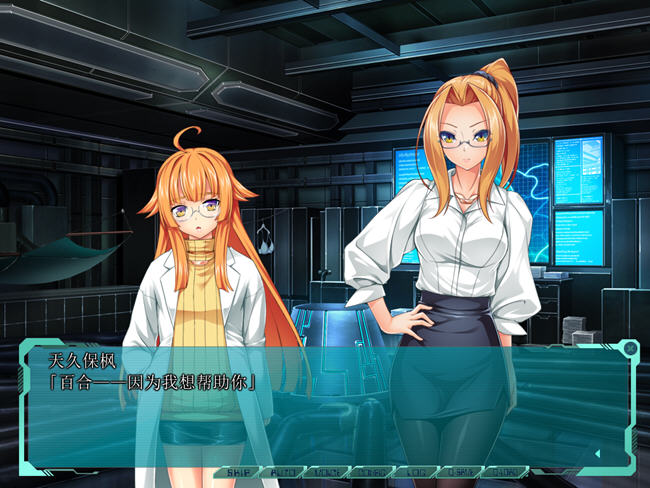
Task: Turn on AUTO text mode
Action: (282, 472)
